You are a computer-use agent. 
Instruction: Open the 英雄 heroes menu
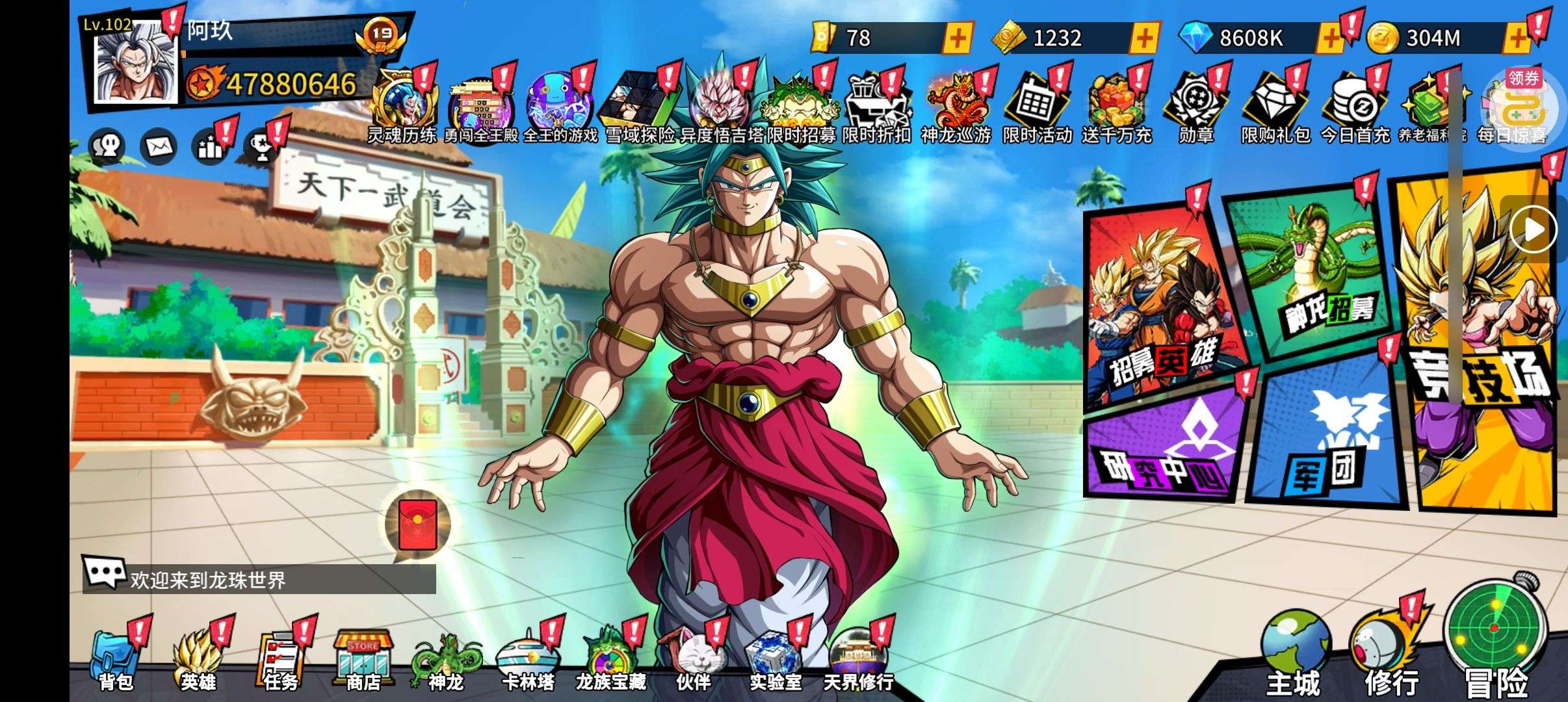[198, 660]
